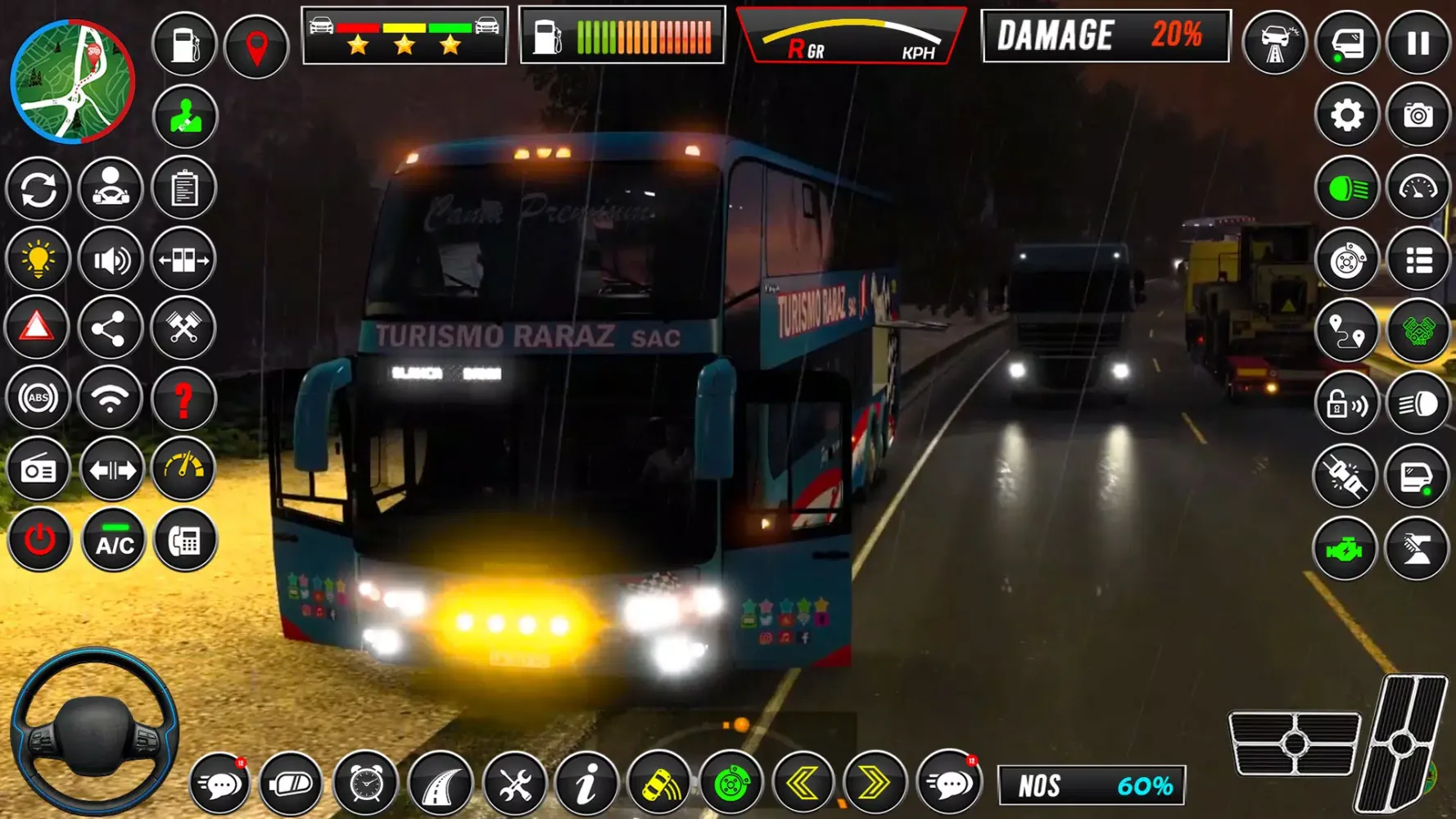Screen dimensions: 1456x819
Task: Select the route waypoints icon
Action: tap(1347, 331)
